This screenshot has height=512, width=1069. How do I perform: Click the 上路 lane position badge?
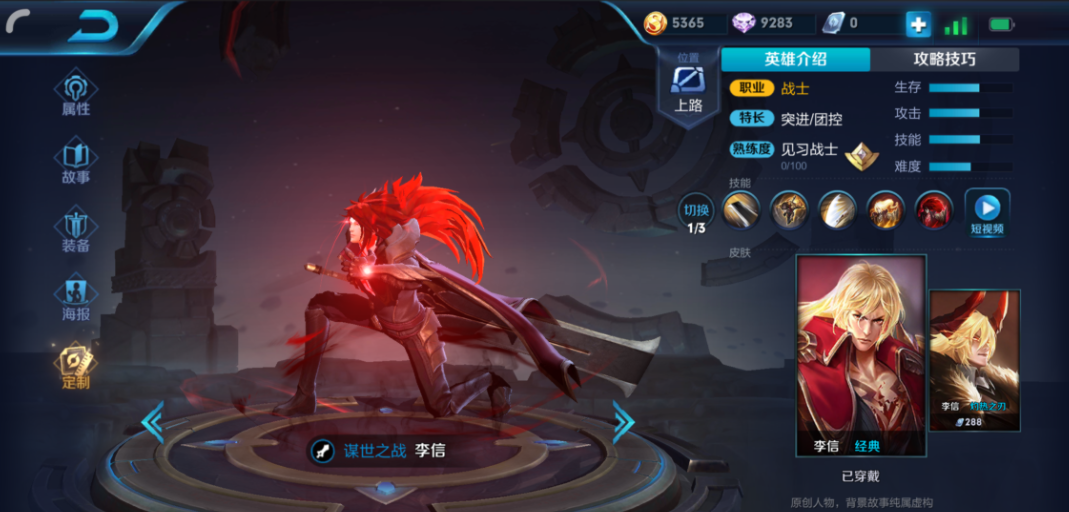coord(688,88)
